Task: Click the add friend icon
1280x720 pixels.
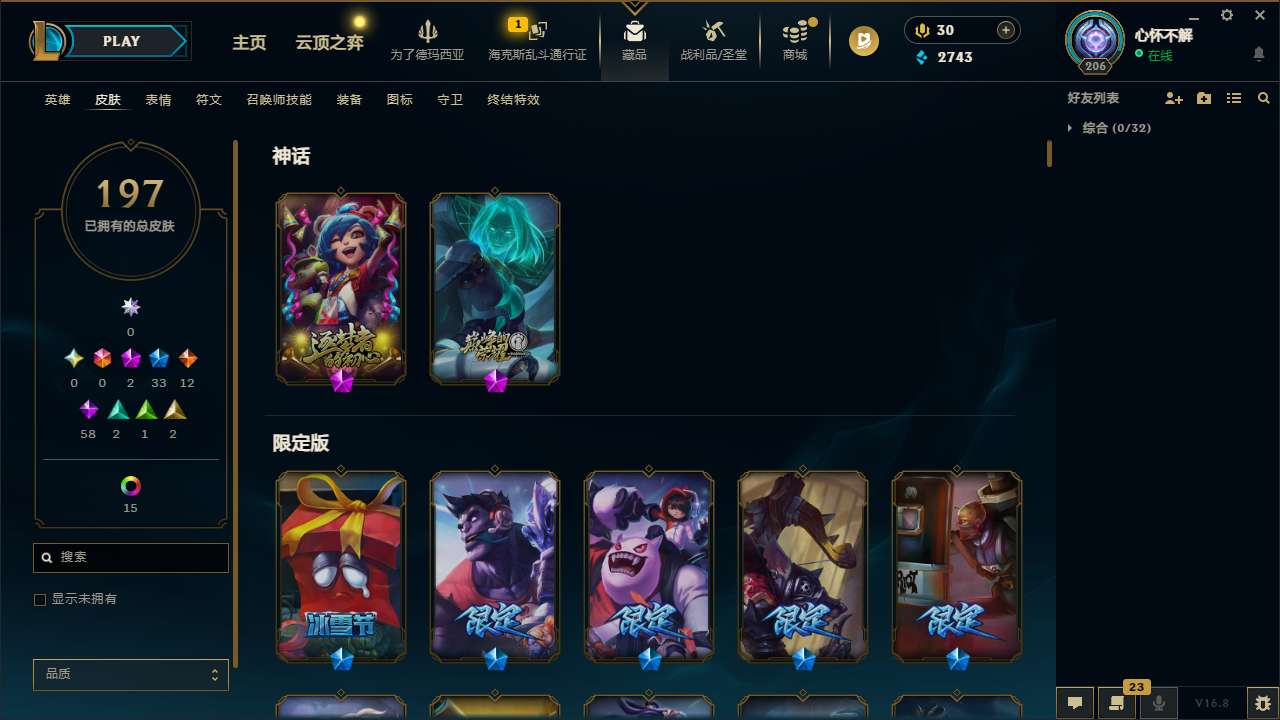Action: (x=1173, y=98)
